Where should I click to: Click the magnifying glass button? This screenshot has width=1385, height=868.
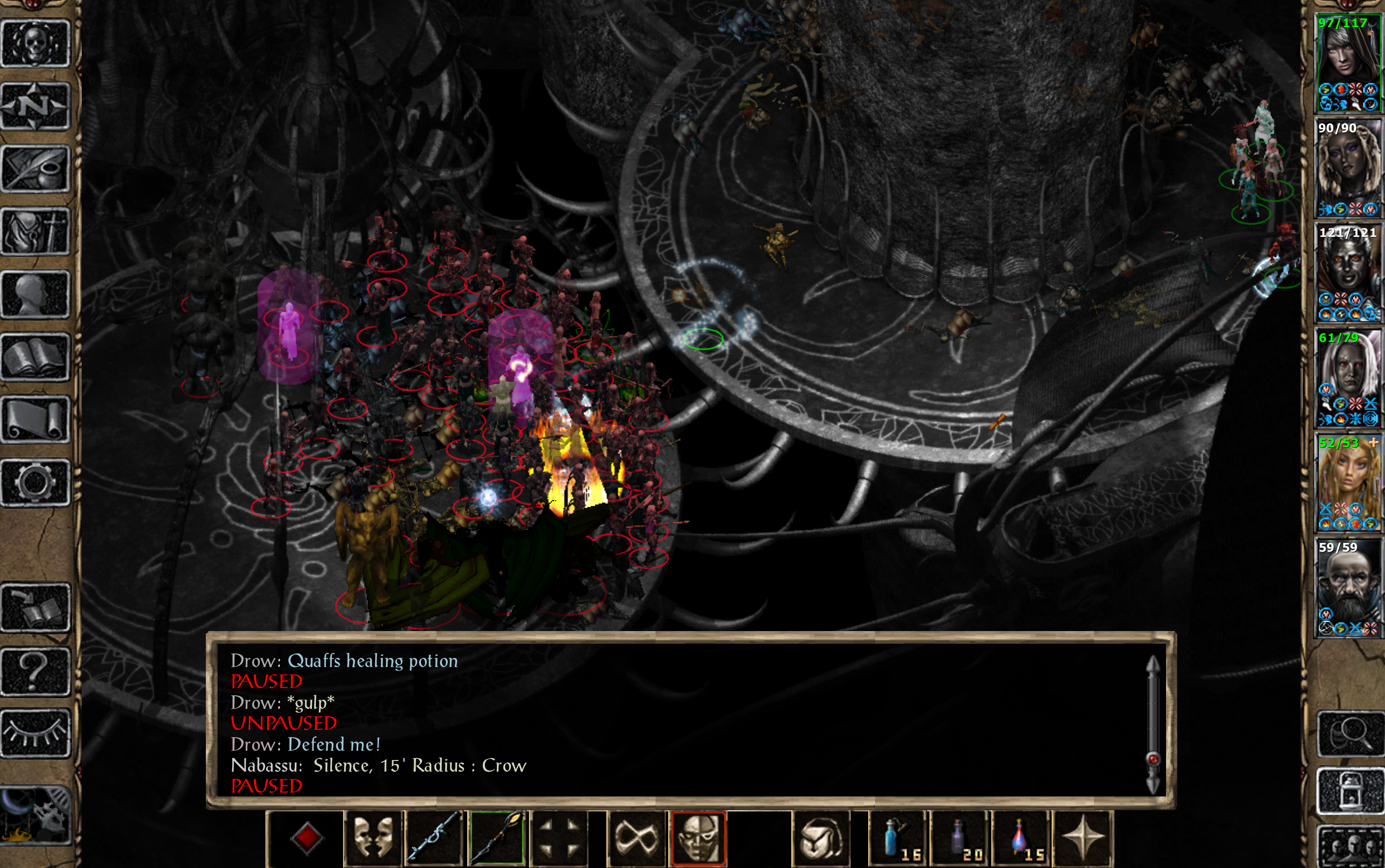(x=1350, y=734)
